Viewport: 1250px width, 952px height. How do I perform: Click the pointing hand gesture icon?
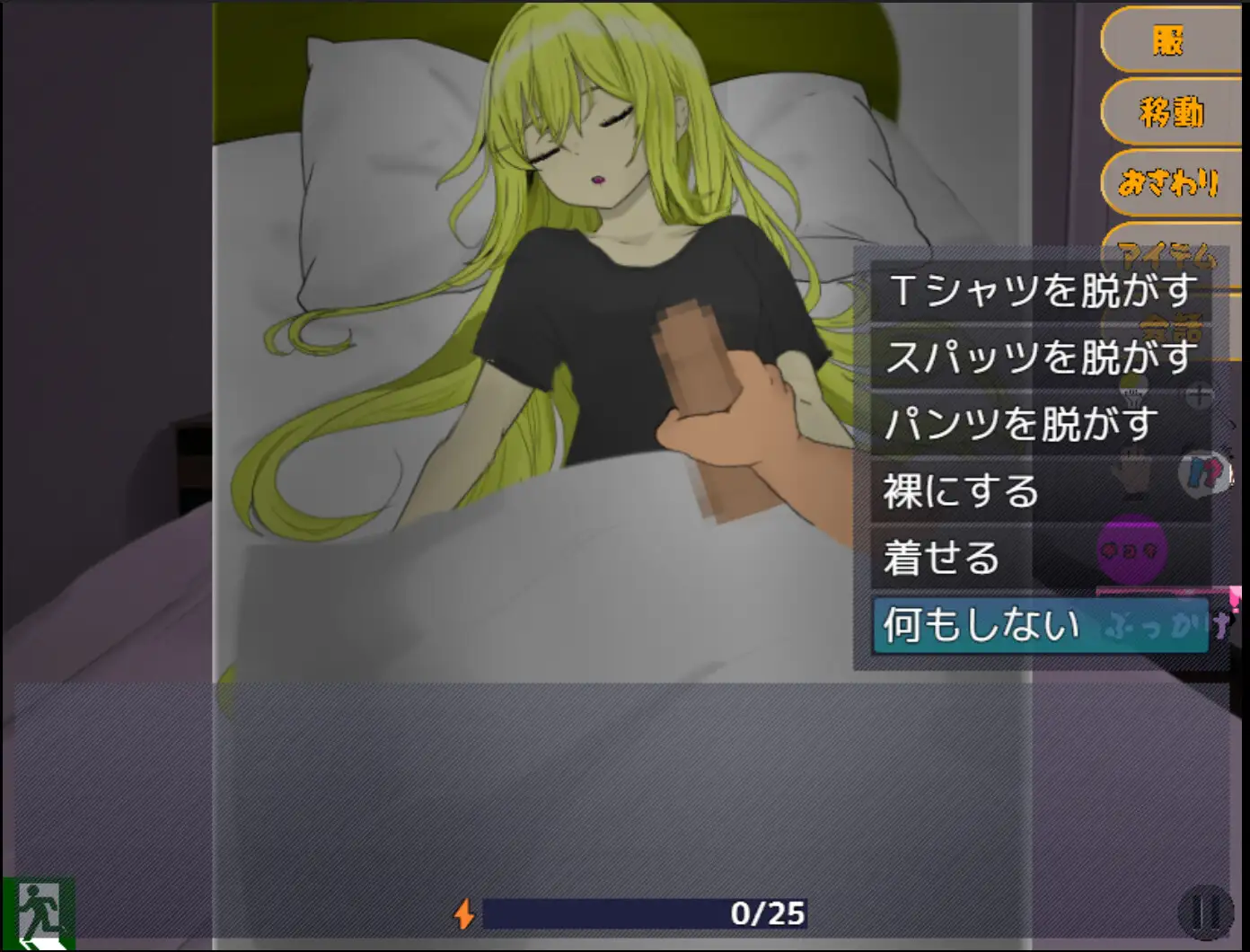tap(1133, 474)
